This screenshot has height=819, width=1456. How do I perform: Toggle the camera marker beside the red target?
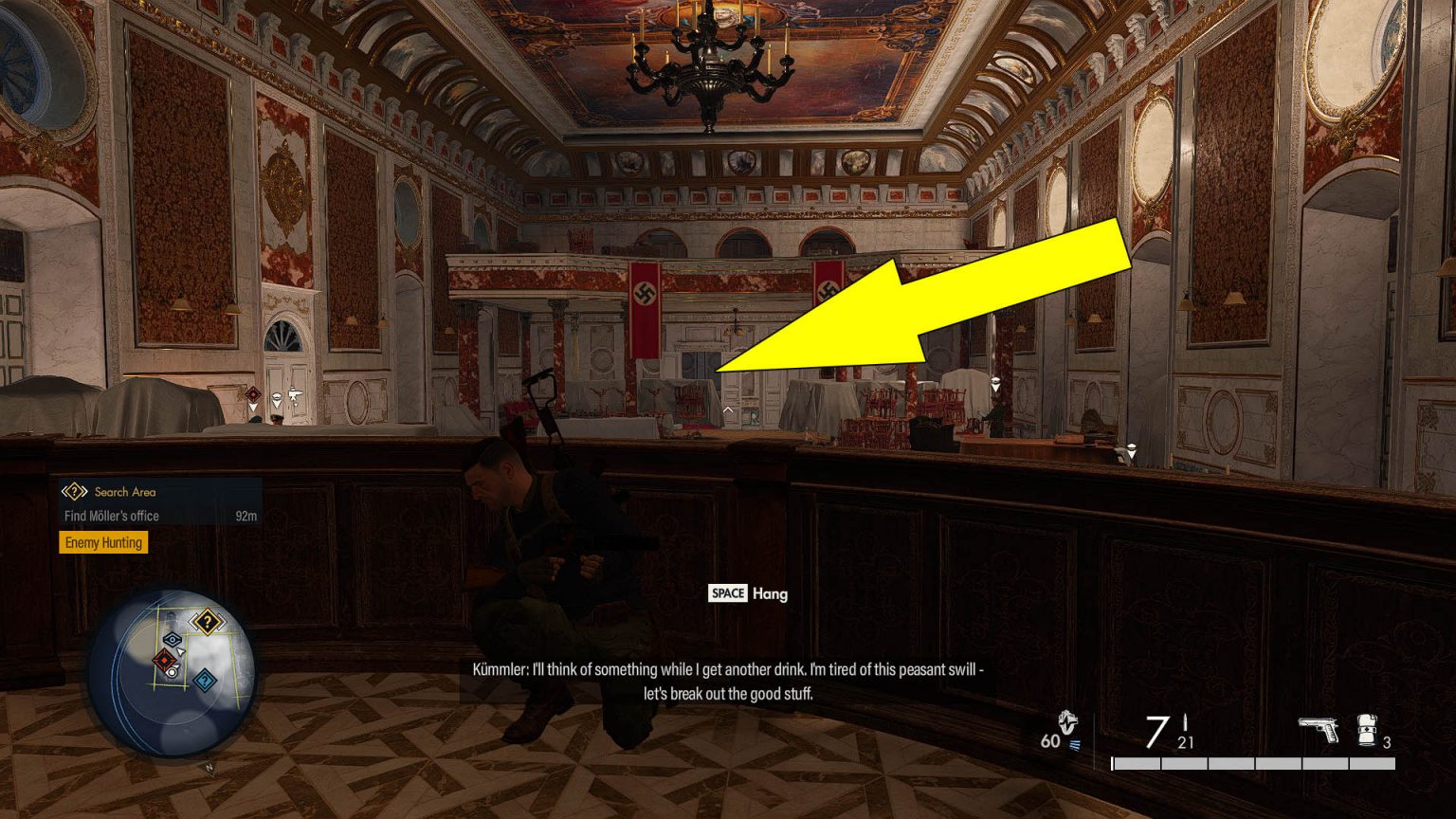[x=173, y=673]
